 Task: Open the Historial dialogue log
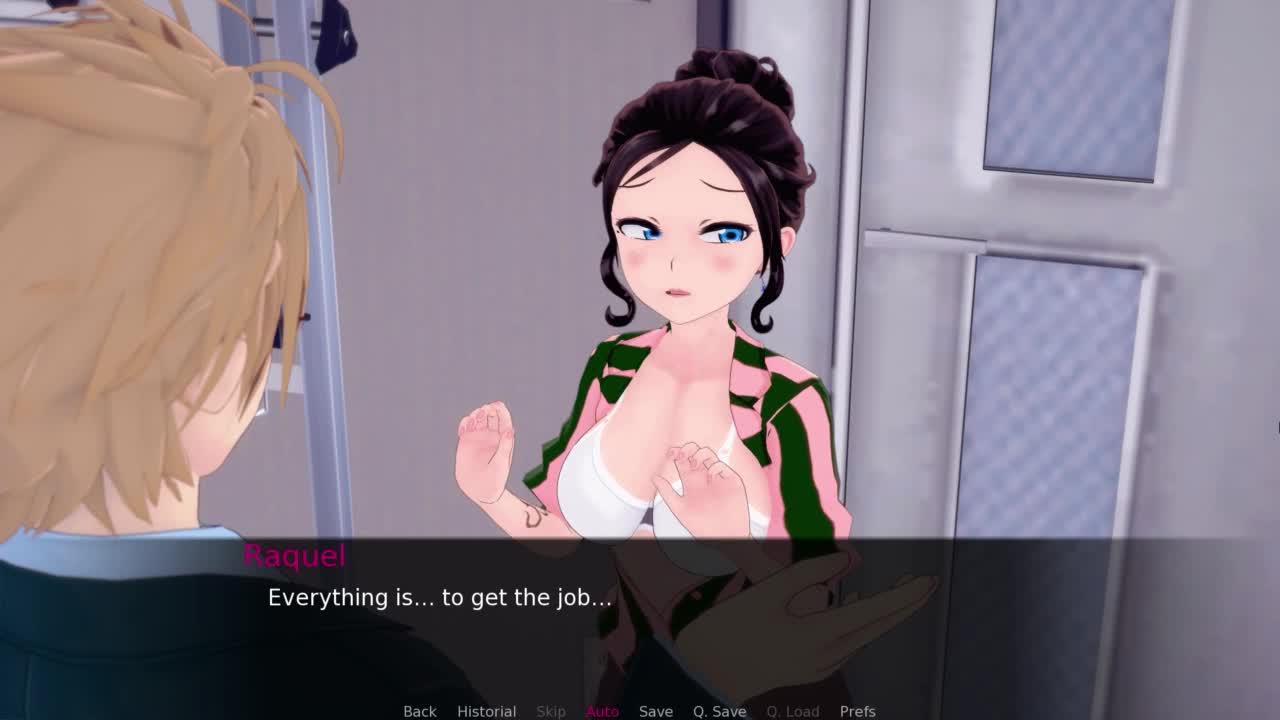point(486,711)
